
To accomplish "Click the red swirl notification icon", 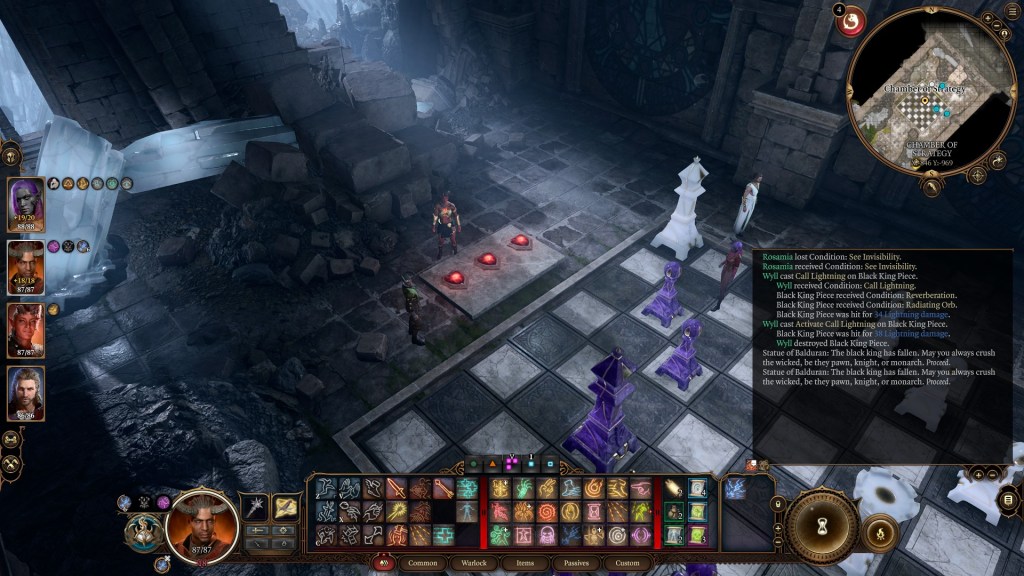I will coord(851,21).
